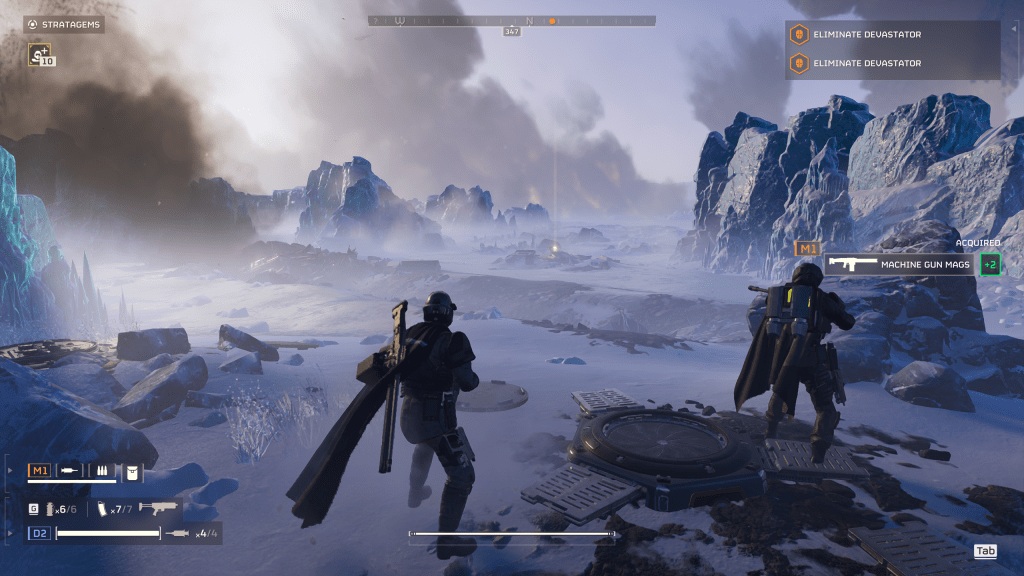Select the M1 squadmate's stim syringe icon

click(70, 471)
